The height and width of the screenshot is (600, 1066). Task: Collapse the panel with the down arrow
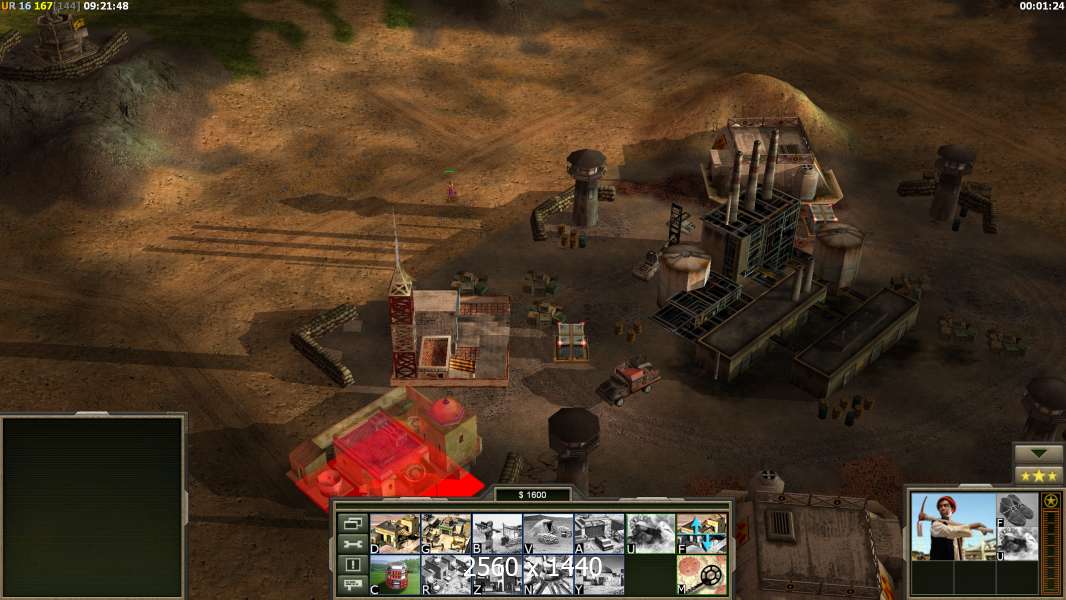pyautogui.click(x=1038, y=454)
